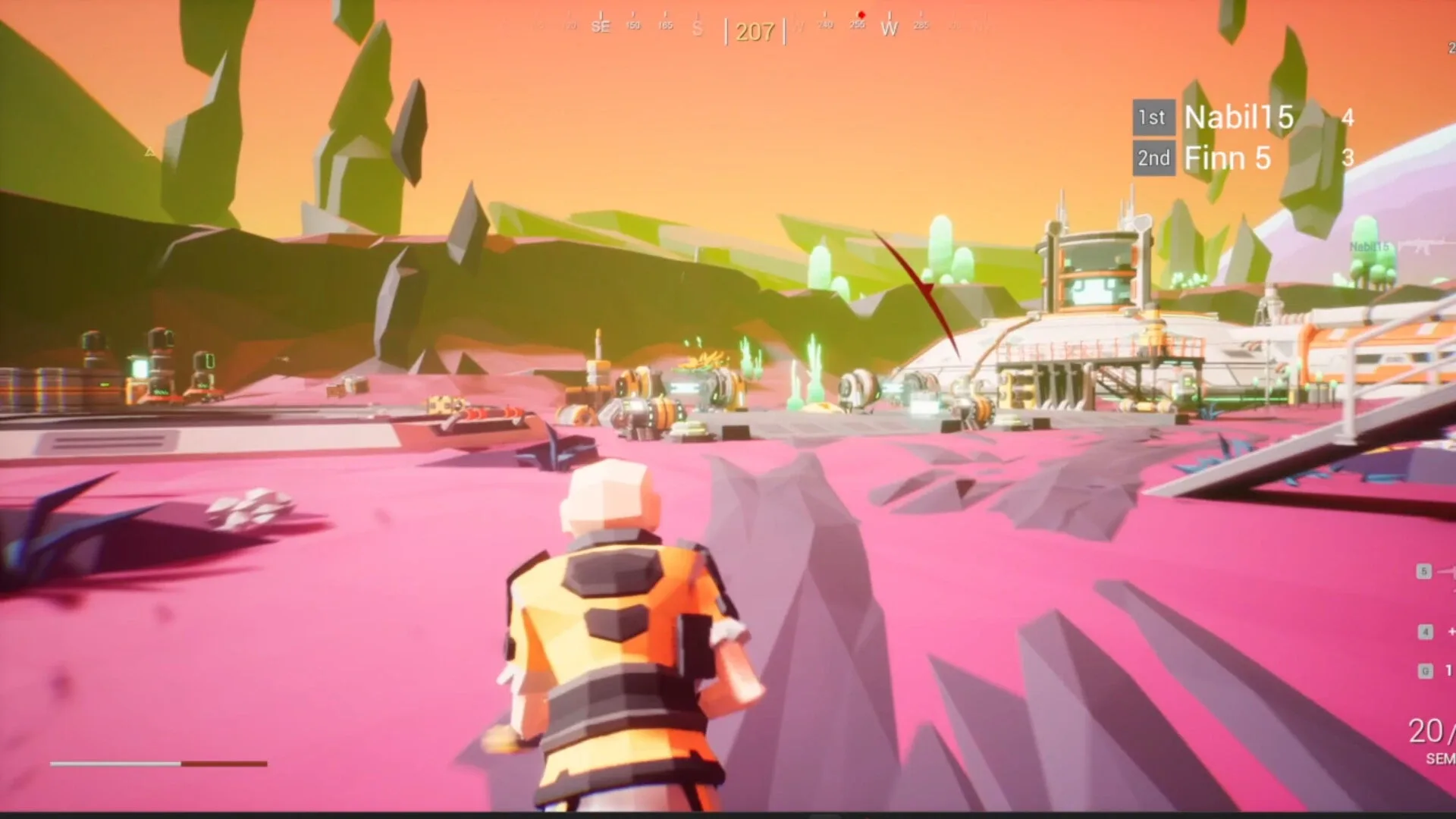Viewport: 1456px width, 819px height.
Task: Click the 1st place rank badge
Action: point(1153,118)
